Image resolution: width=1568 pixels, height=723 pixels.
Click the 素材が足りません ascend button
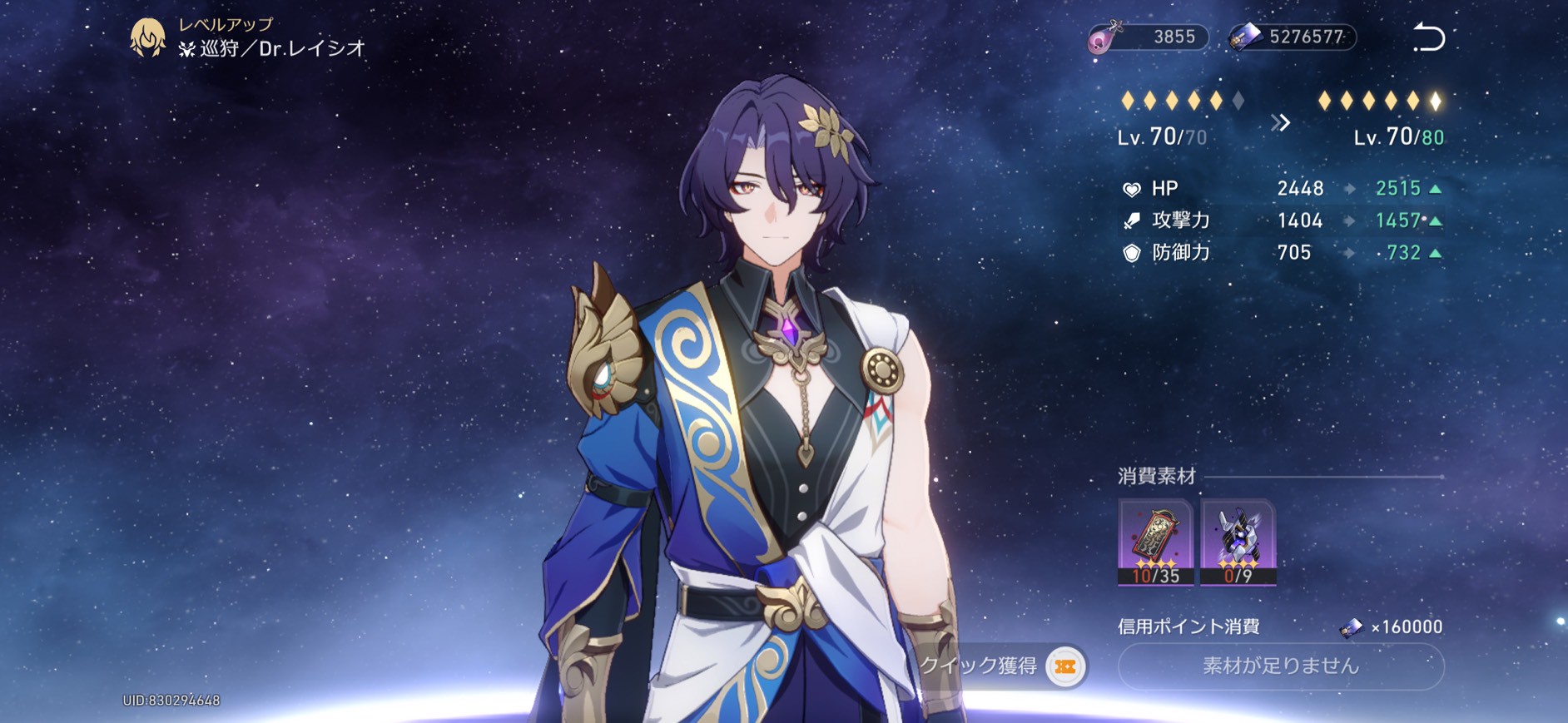1280,666
